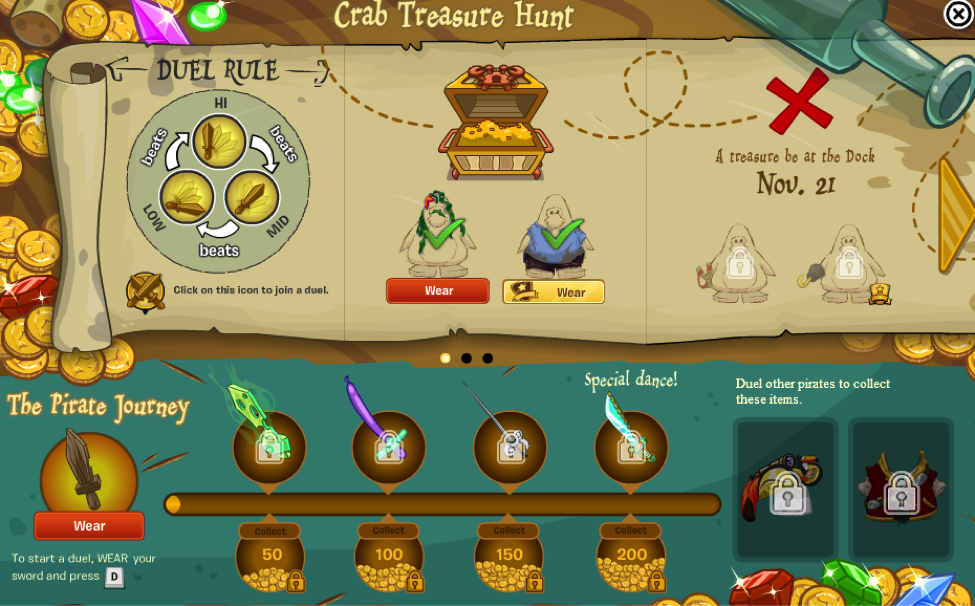The height and width of the screenshot is (606, 975).
Task: Wear the green seaweed penguin outfit
Action: click(x=438, y=291)
